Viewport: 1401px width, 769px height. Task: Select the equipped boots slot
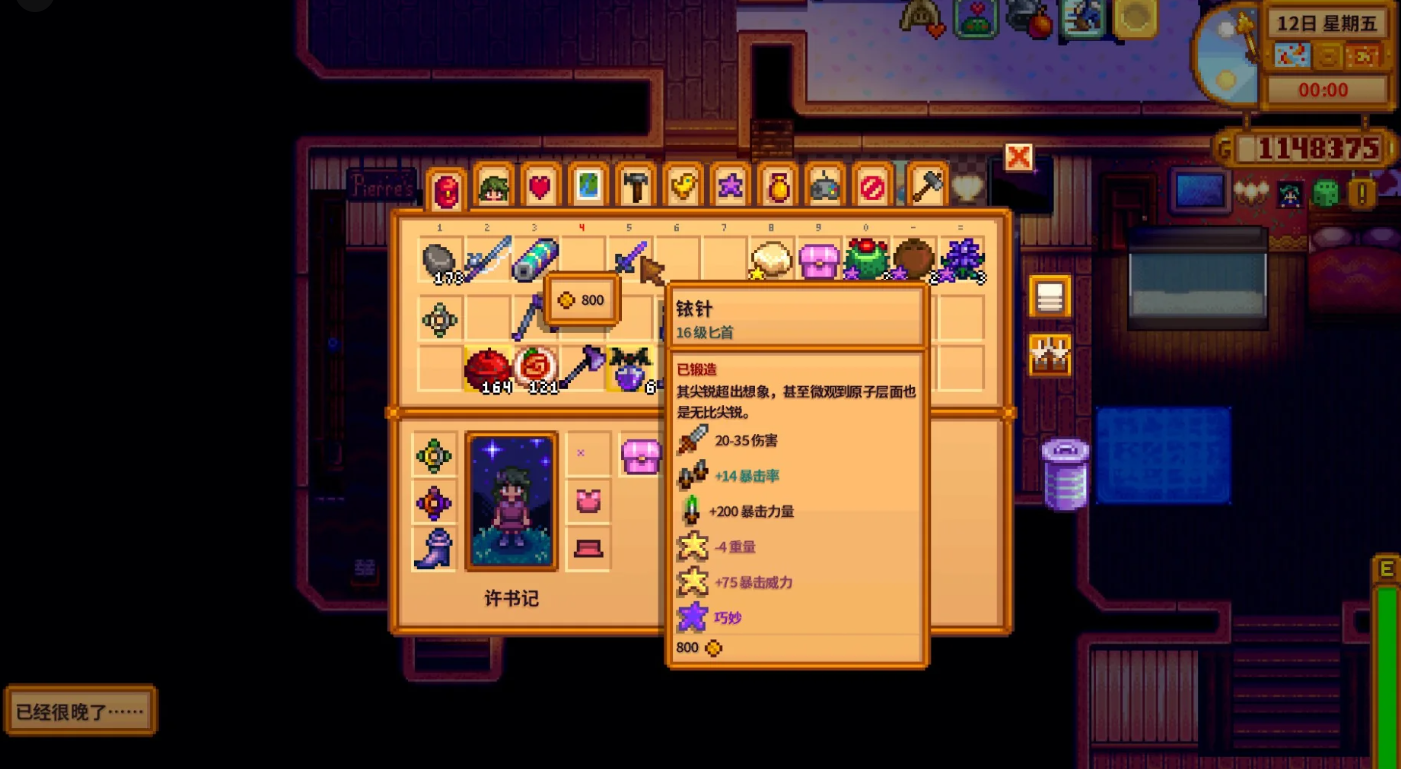pos(433,548)
